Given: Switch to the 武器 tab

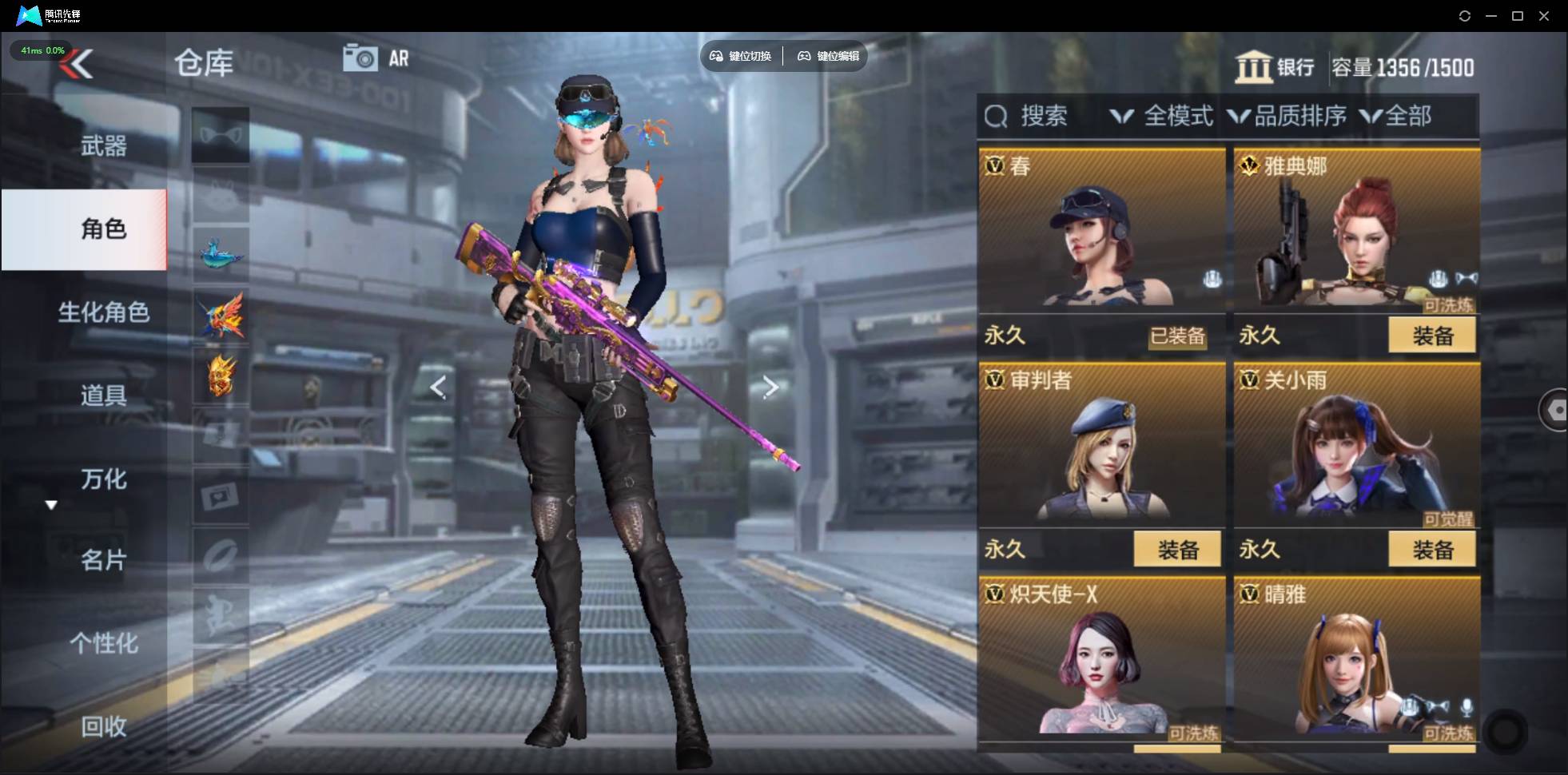Looking at the screenshot, I should click(x=103, y=146).
